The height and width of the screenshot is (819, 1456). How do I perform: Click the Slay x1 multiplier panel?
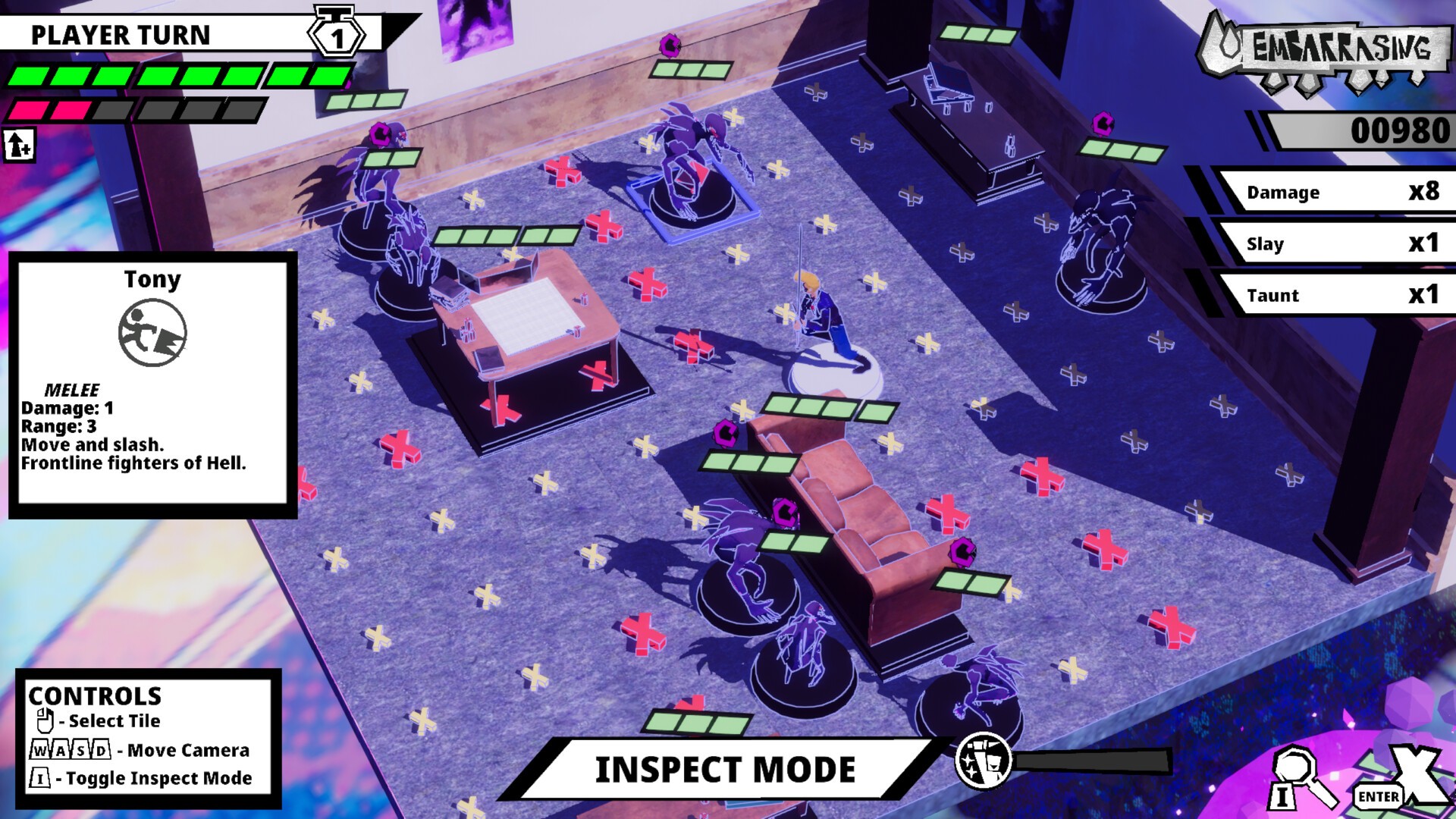click(x=1346, y=243)
